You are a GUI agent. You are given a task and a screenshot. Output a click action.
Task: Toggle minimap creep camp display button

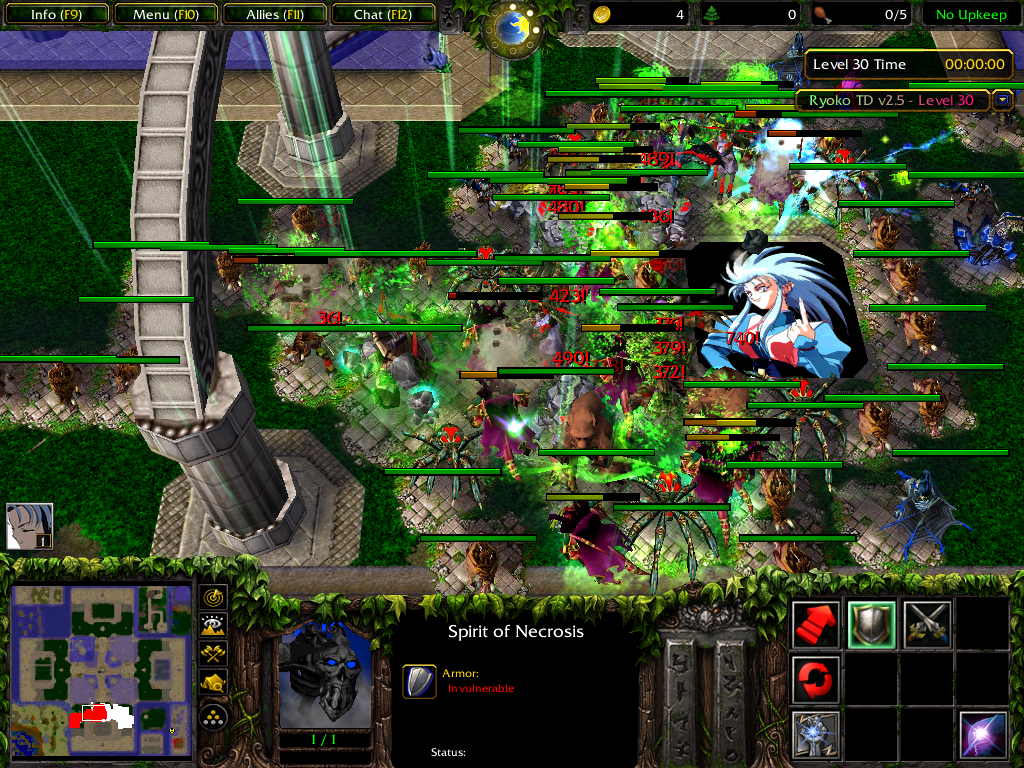pos(214,682)
